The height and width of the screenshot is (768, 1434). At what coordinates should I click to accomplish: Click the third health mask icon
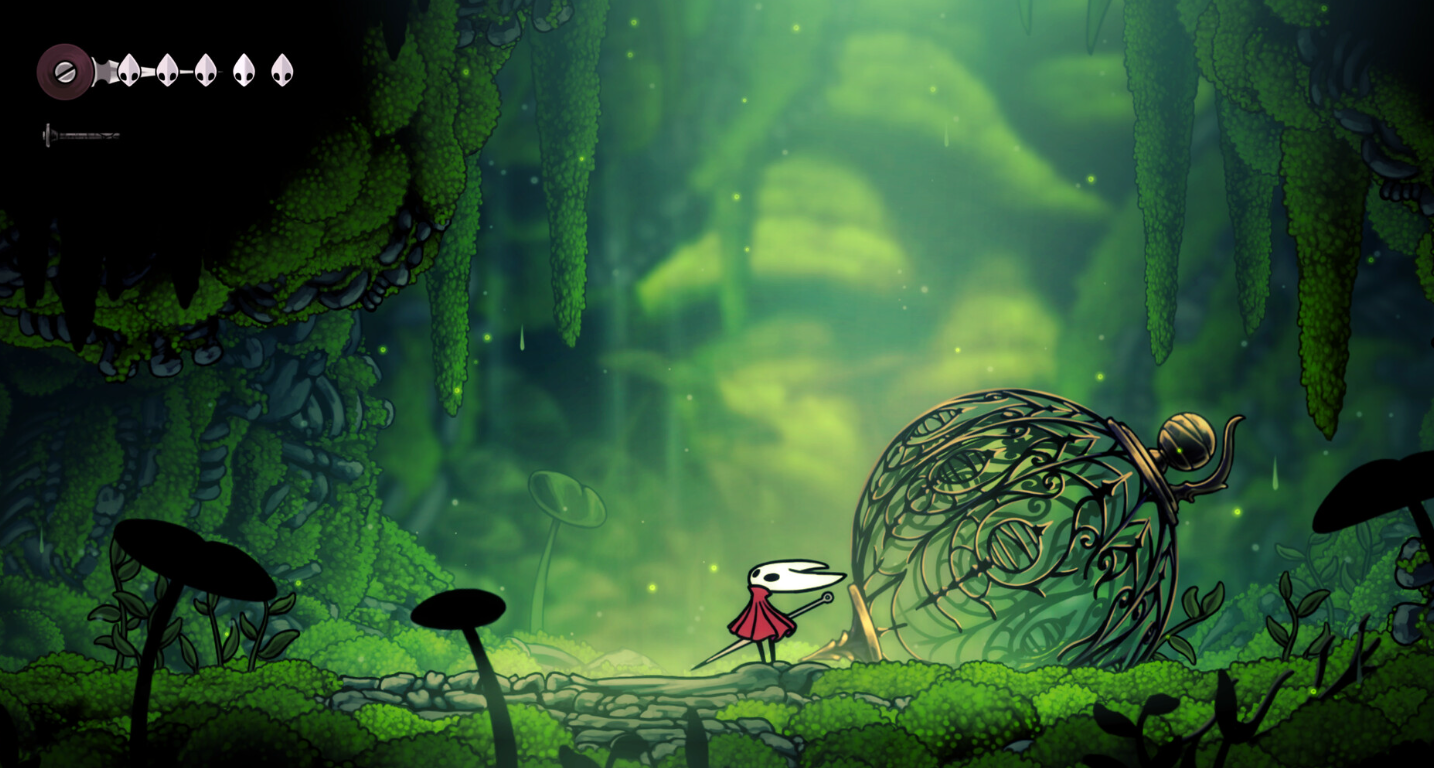tap(205, 69)
